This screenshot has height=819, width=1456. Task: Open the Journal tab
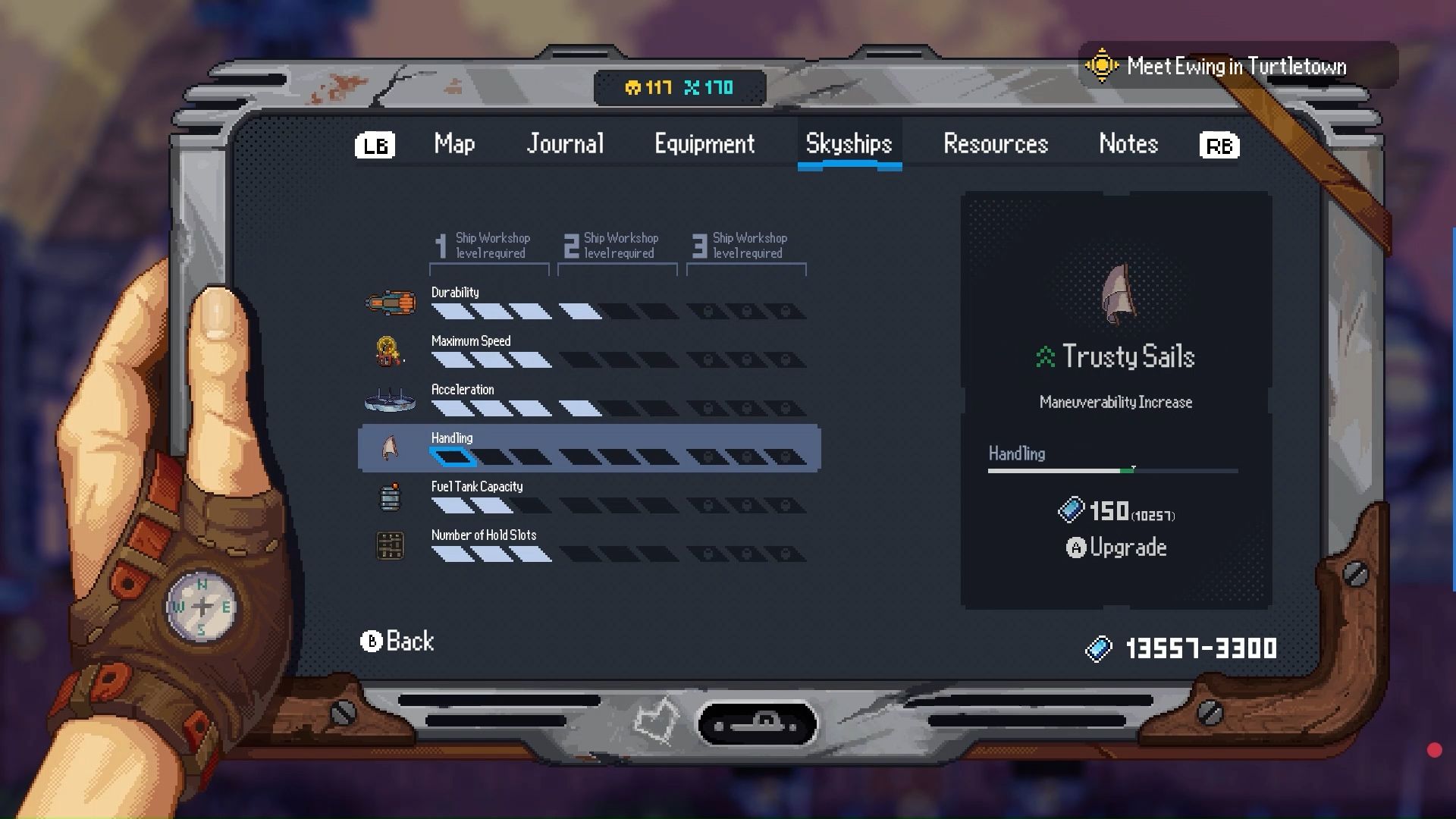pyautogui.click(x=565, y=144)
